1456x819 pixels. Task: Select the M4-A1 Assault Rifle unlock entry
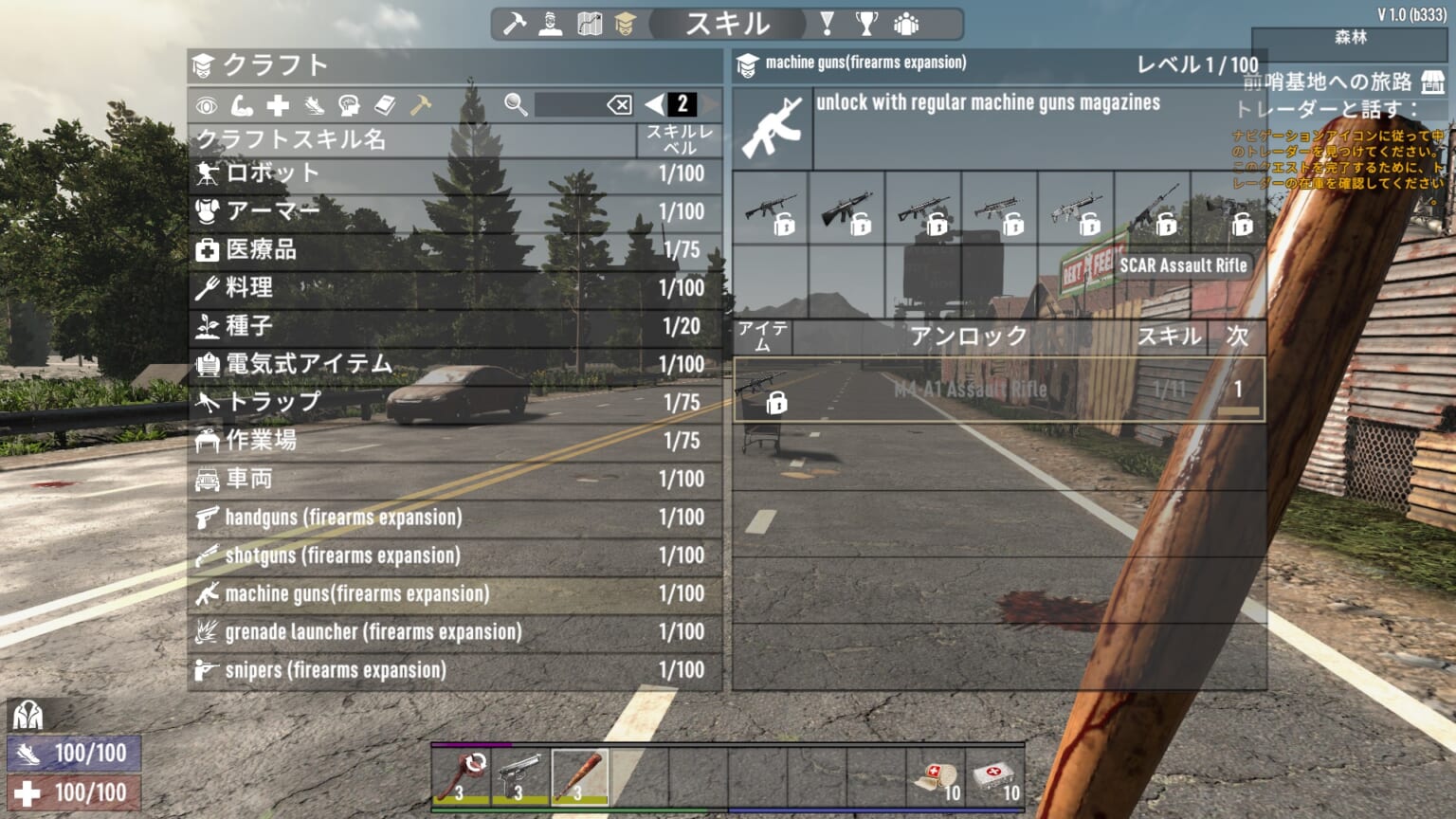(995, 389)
